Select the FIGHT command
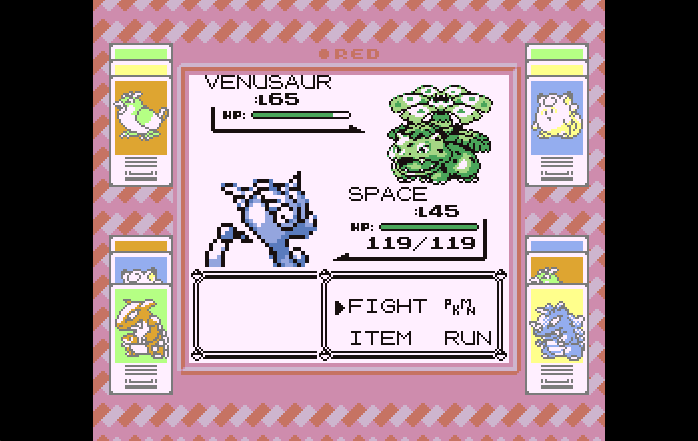The width and height of the screenshot is (698, 441). (387, 306)
